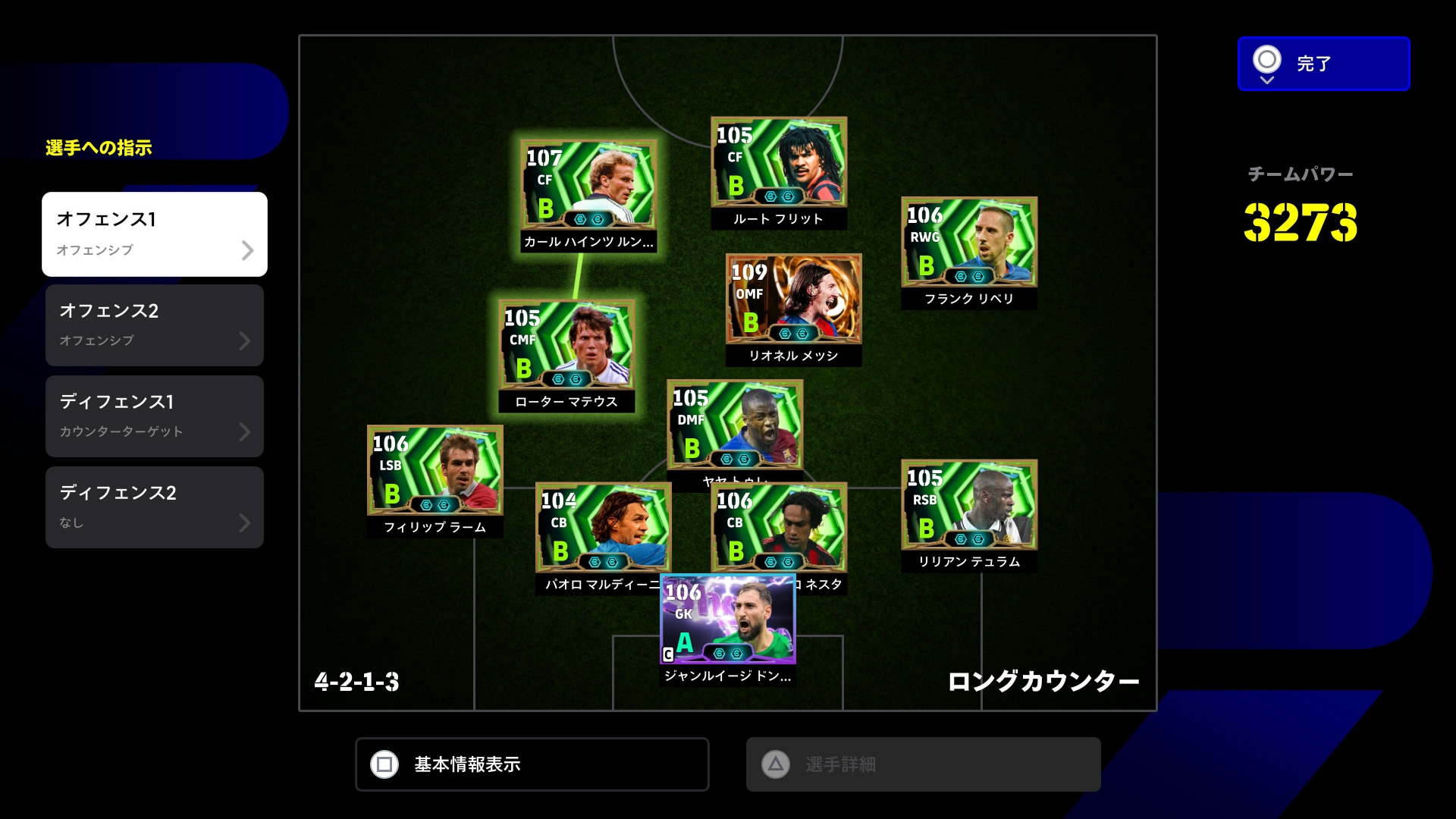This screenshot has width=1456, height=819.
Task: Confirm with the 完了 button
Action: click(x=1323, y=64)
